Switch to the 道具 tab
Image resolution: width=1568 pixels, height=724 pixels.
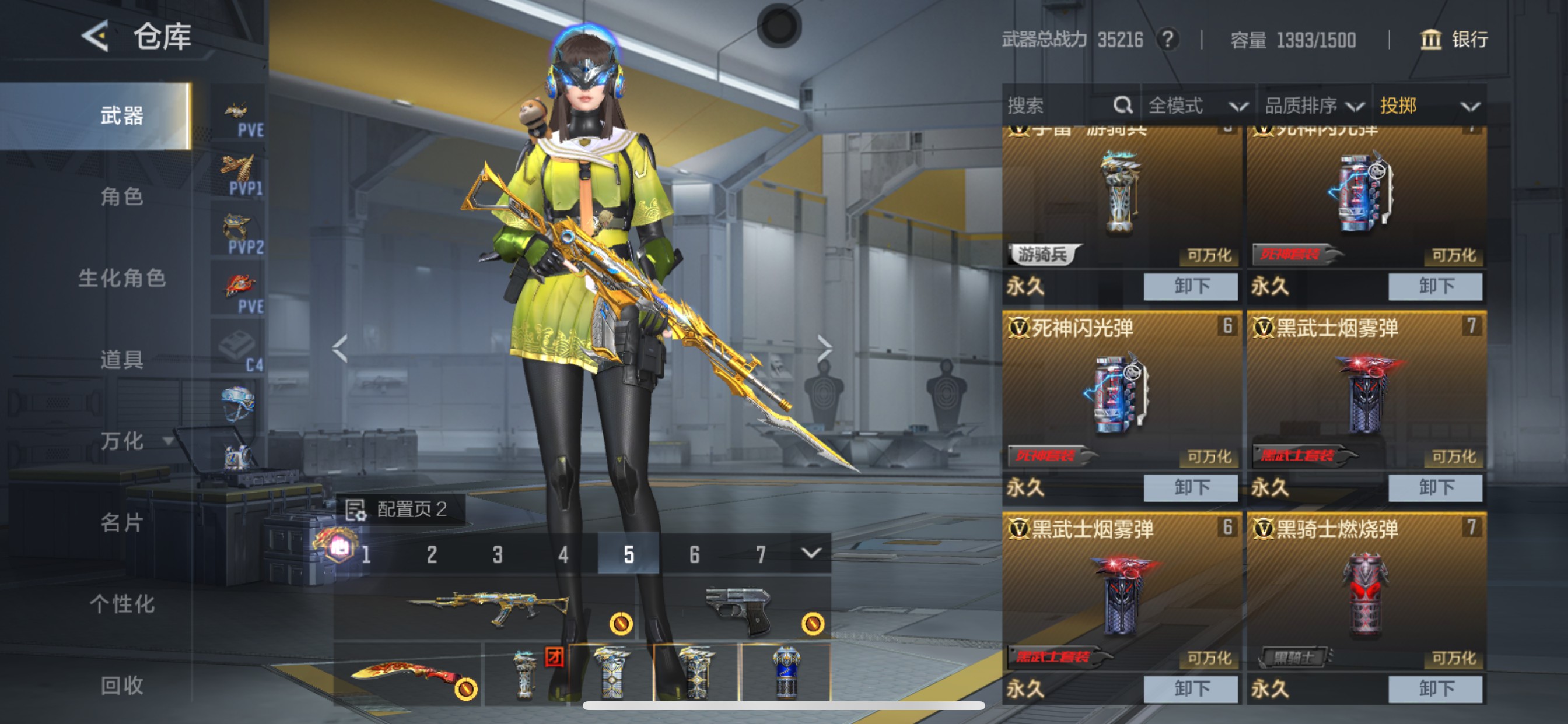click(121, 360)
